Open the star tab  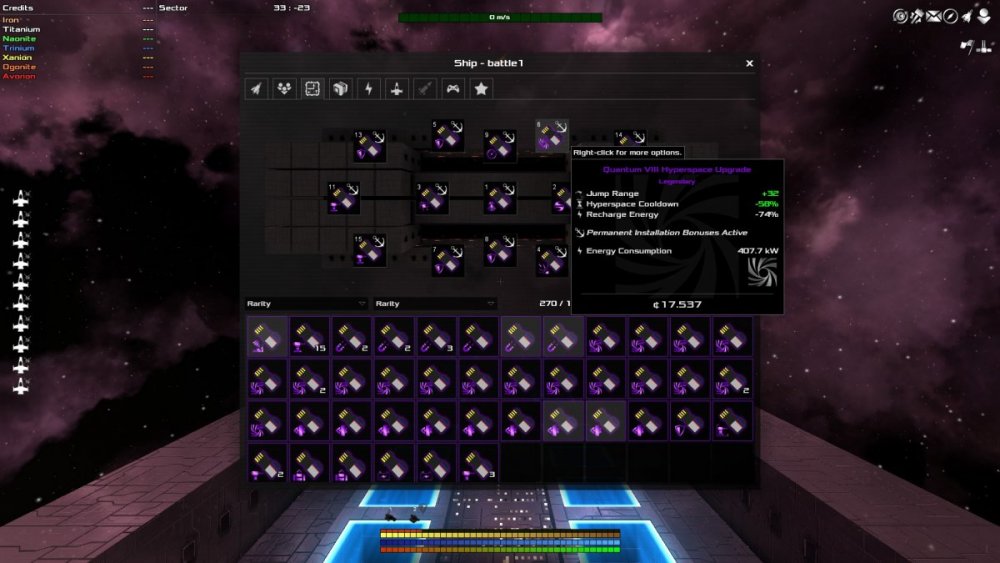[481, 89]
